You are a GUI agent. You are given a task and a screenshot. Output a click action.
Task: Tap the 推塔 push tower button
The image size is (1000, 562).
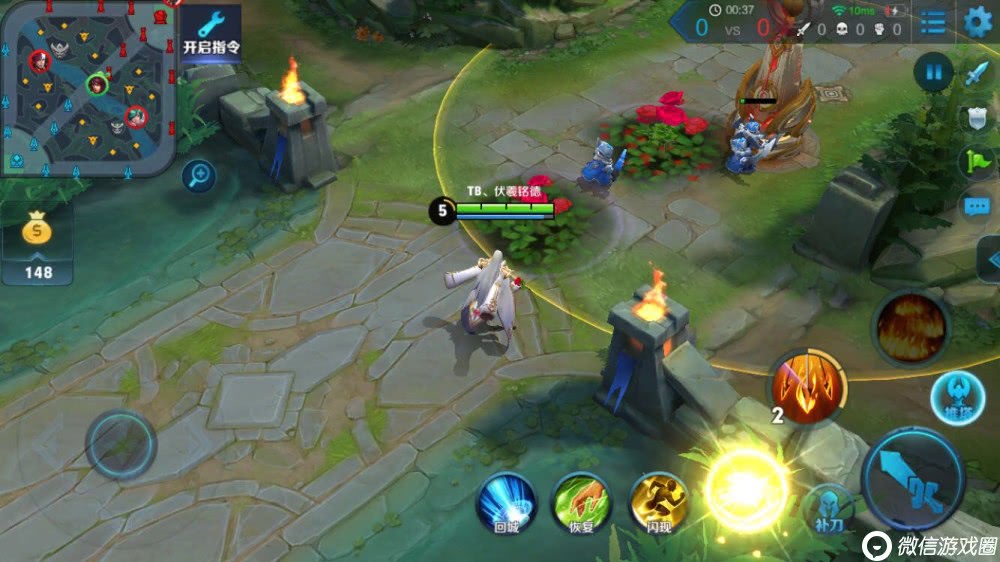point(957,398)
